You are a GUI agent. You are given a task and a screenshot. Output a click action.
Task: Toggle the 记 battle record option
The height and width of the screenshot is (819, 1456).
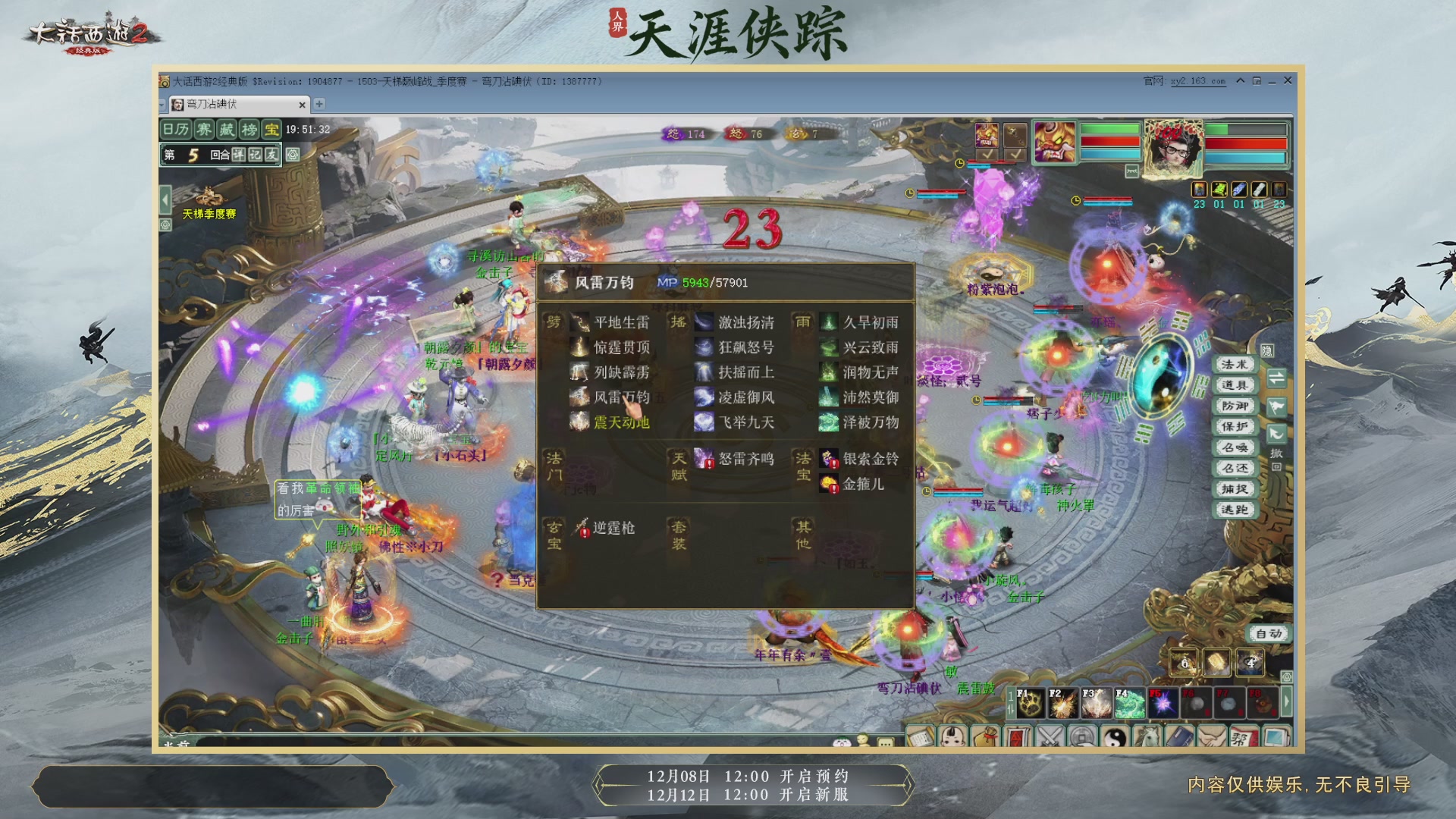click(256, 155)
